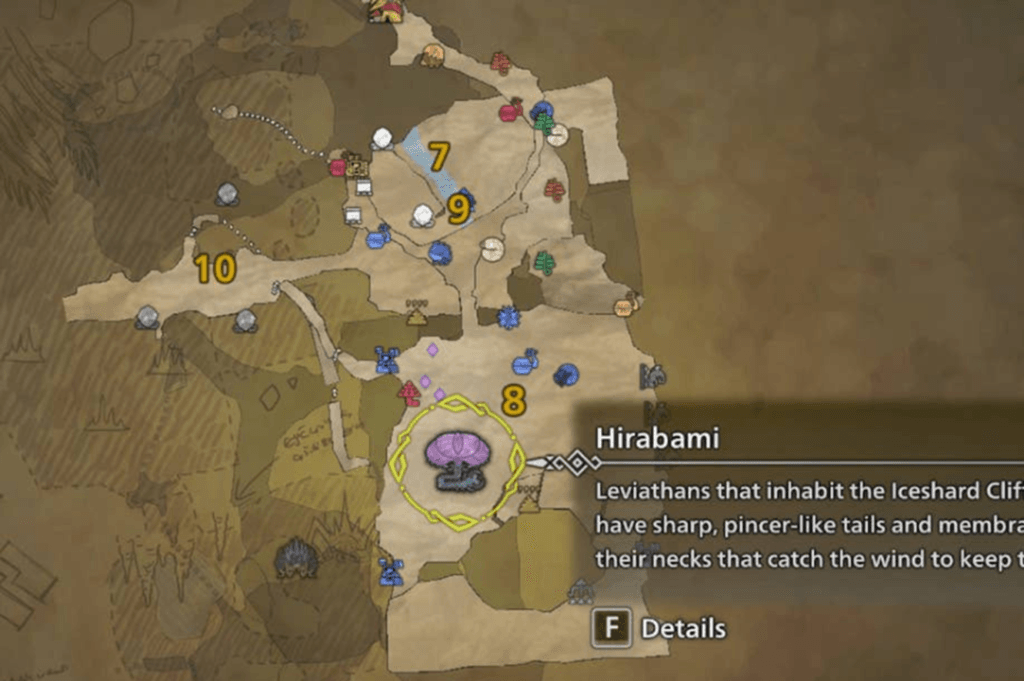Choose the area 10 number marker
Screen dimensions: 1024x681
(x=215, y=268)
